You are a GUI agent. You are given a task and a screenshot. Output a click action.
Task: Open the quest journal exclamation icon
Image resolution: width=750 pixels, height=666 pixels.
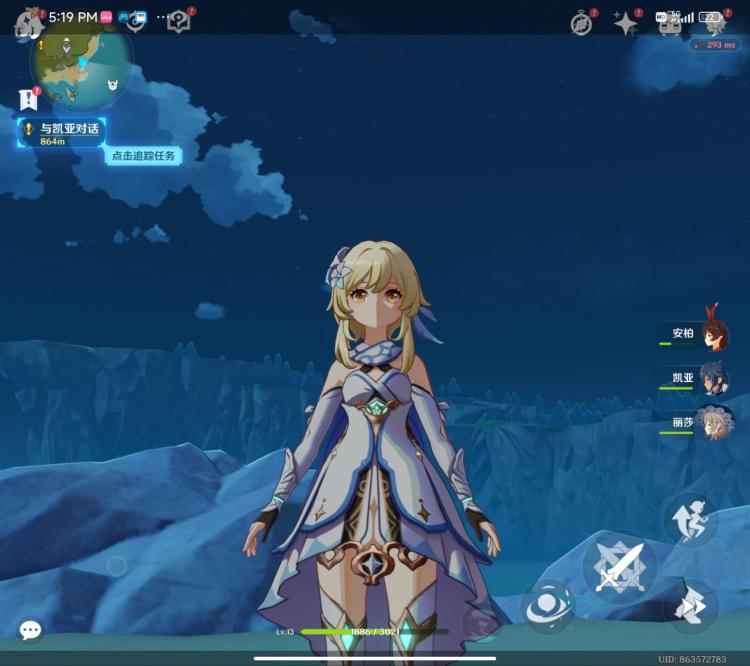point(27,99)
